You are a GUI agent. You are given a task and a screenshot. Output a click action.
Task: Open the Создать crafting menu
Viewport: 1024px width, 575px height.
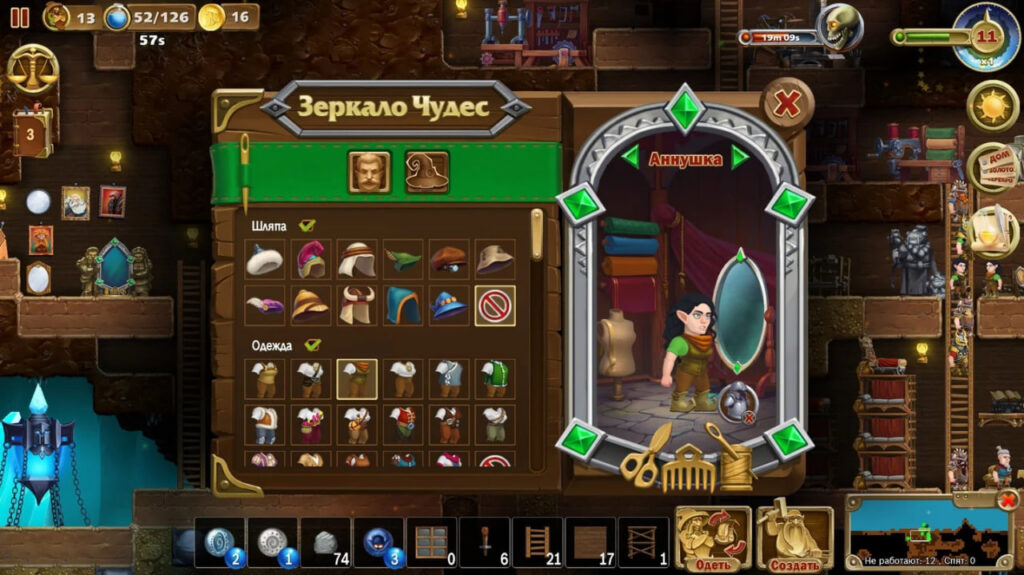(795, 539)
